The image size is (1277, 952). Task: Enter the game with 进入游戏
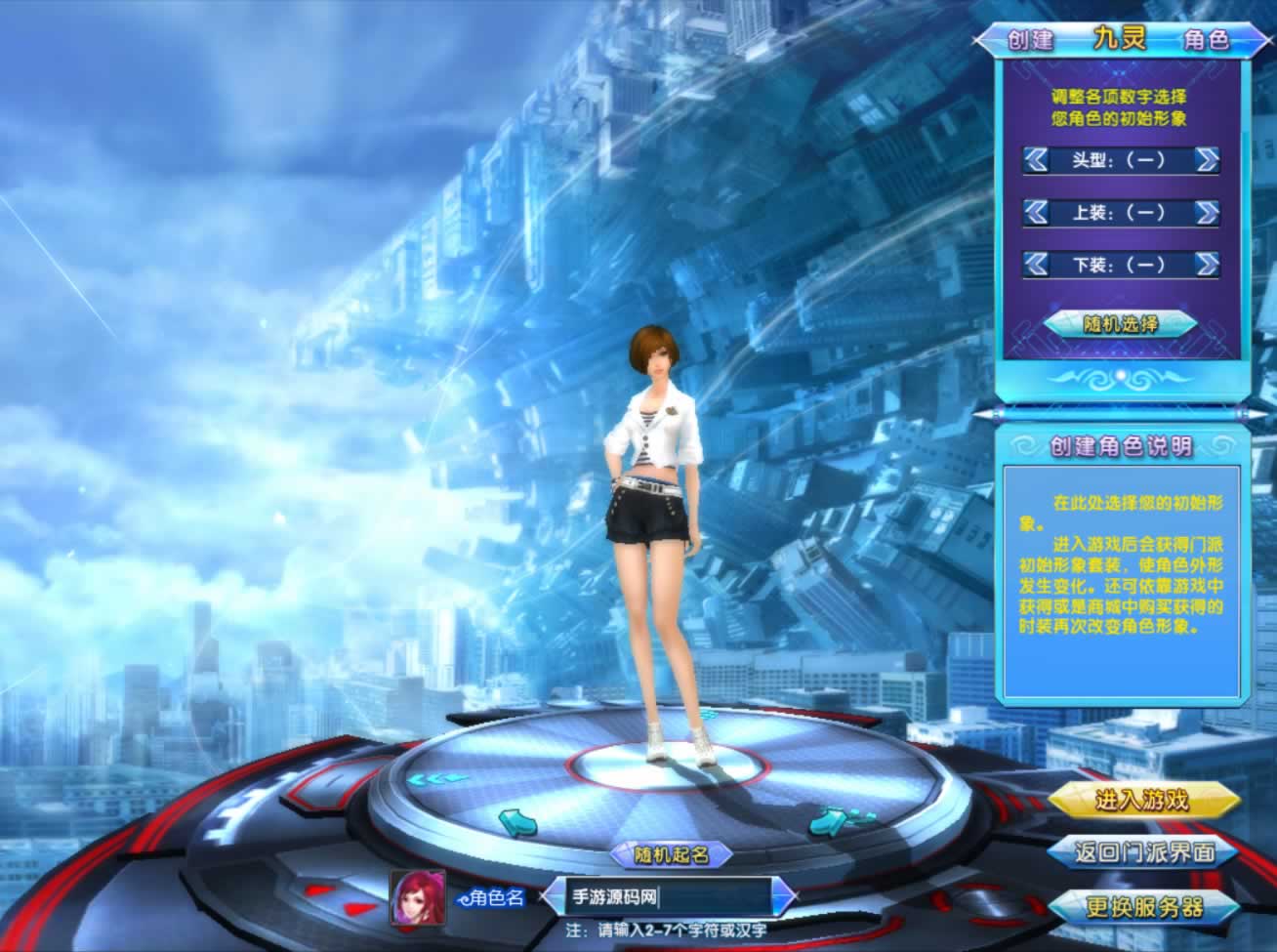tap(1142, 801)
